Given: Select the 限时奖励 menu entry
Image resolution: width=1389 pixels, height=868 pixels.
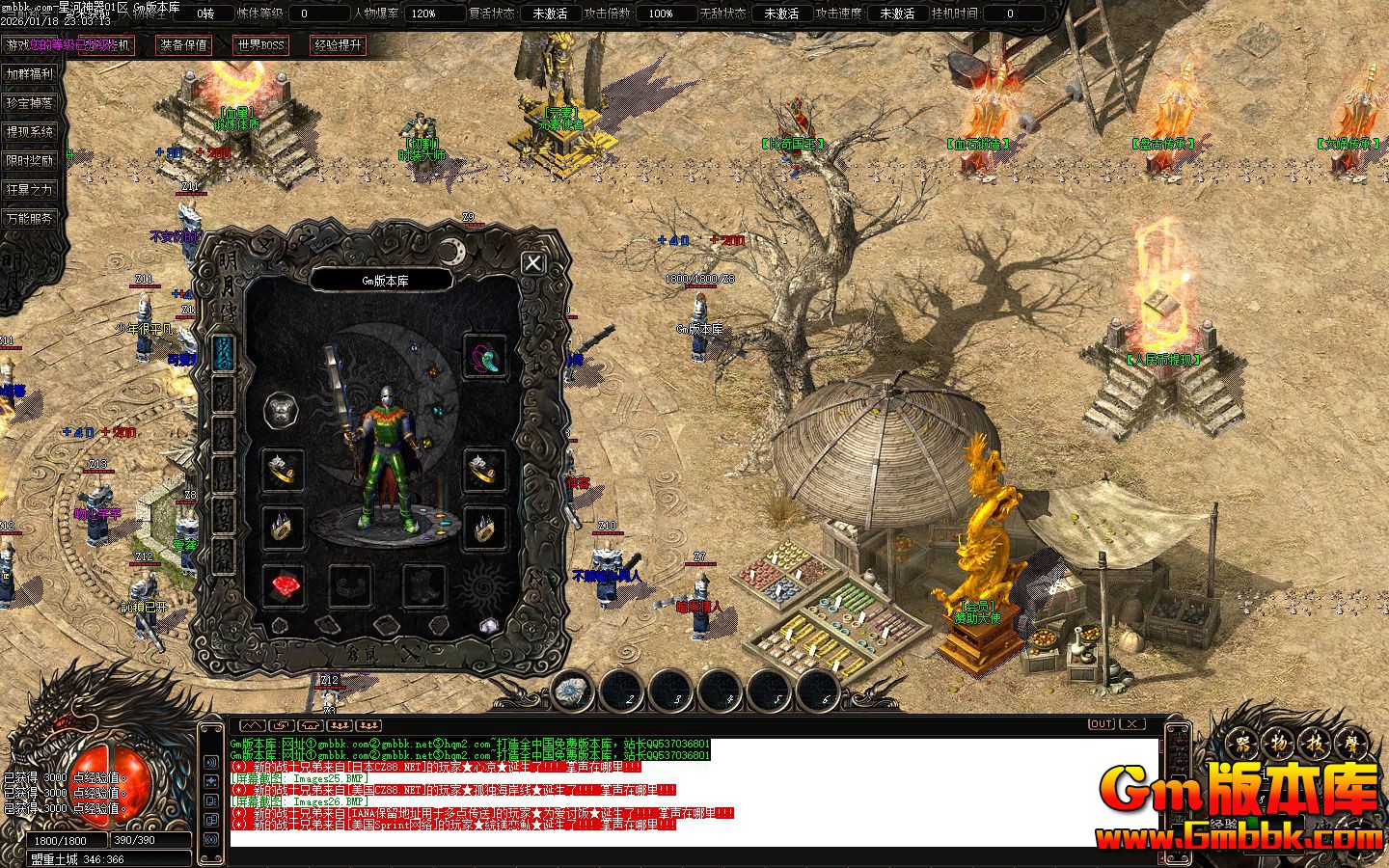Looking at the screenshot, I should [29, 161].
